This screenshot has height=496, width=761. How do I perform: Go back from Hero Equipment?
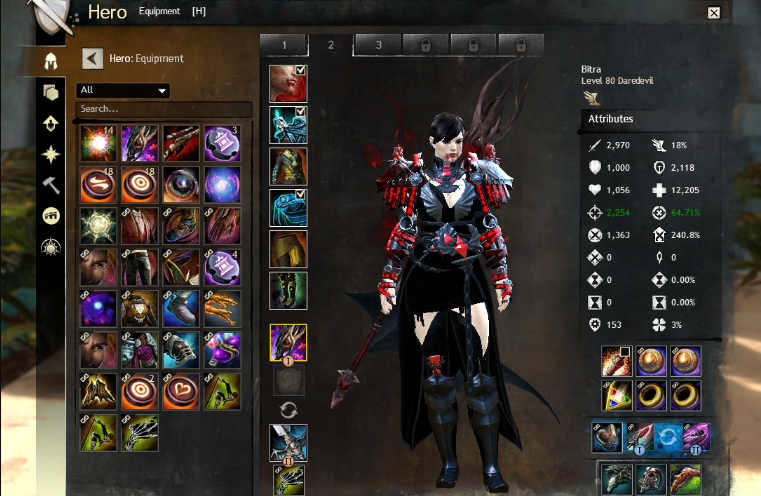(x=92, y=59)
